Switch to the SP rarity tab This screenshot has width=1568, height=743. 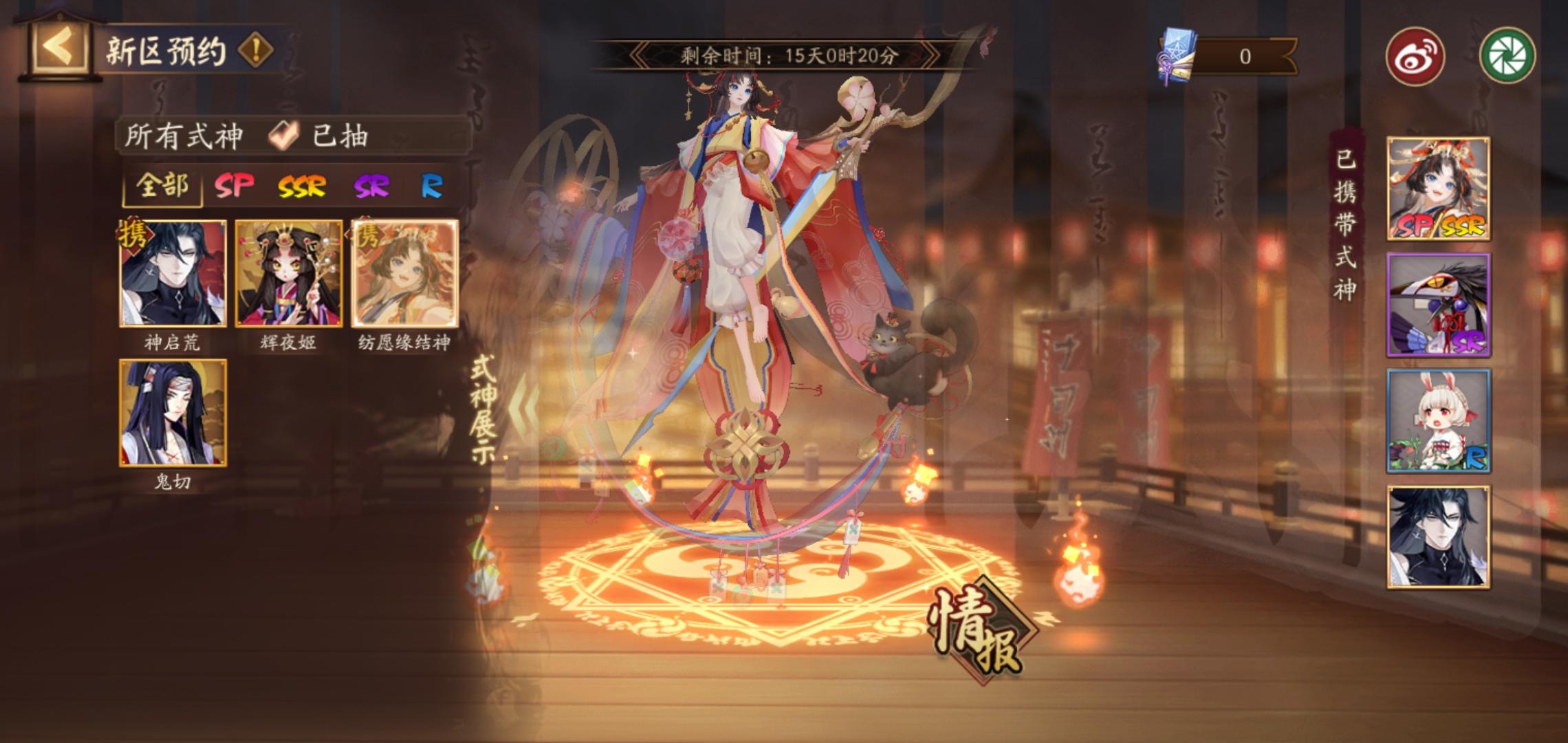[x=234, y=186]
